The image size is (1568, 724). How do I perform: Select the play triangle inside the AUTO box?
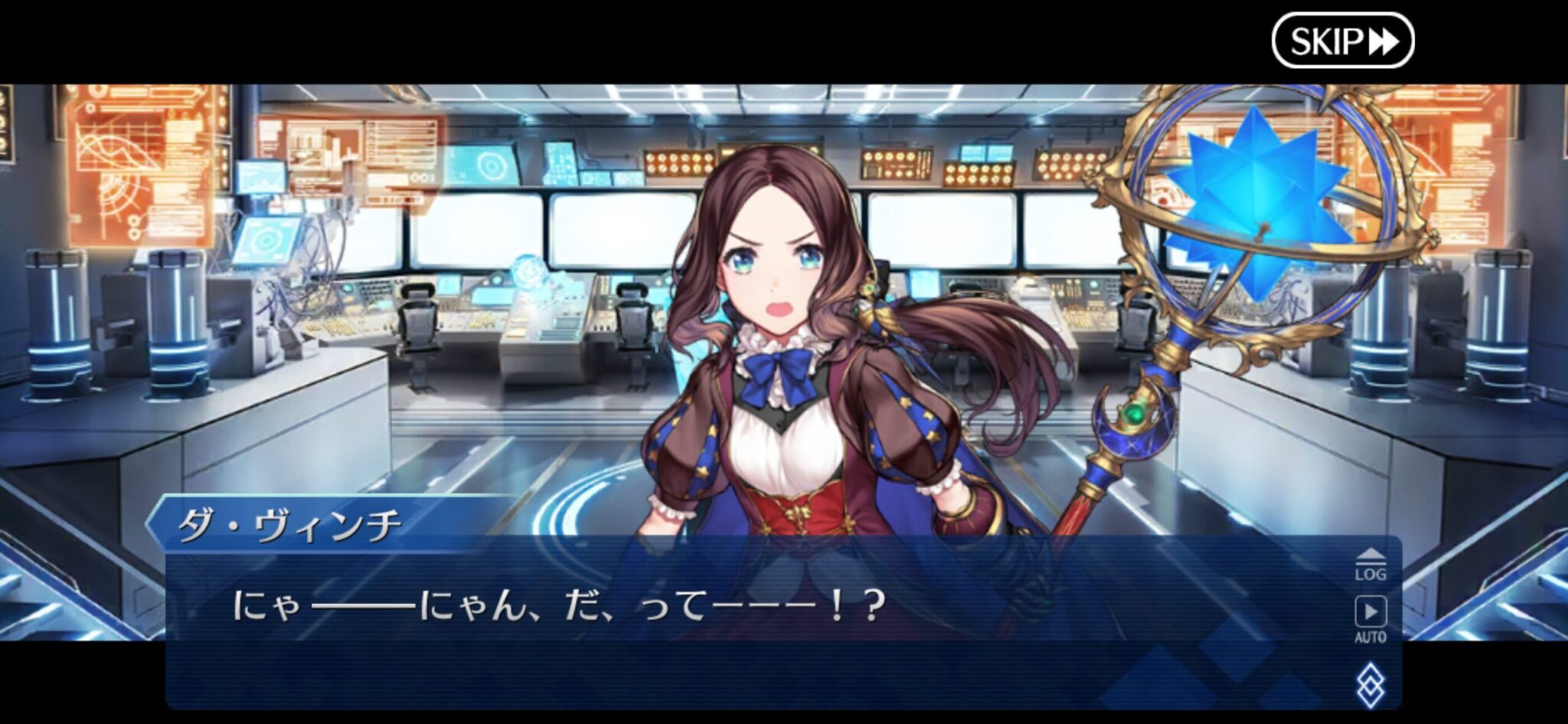pyautogui.click(x=1370, y=610)
